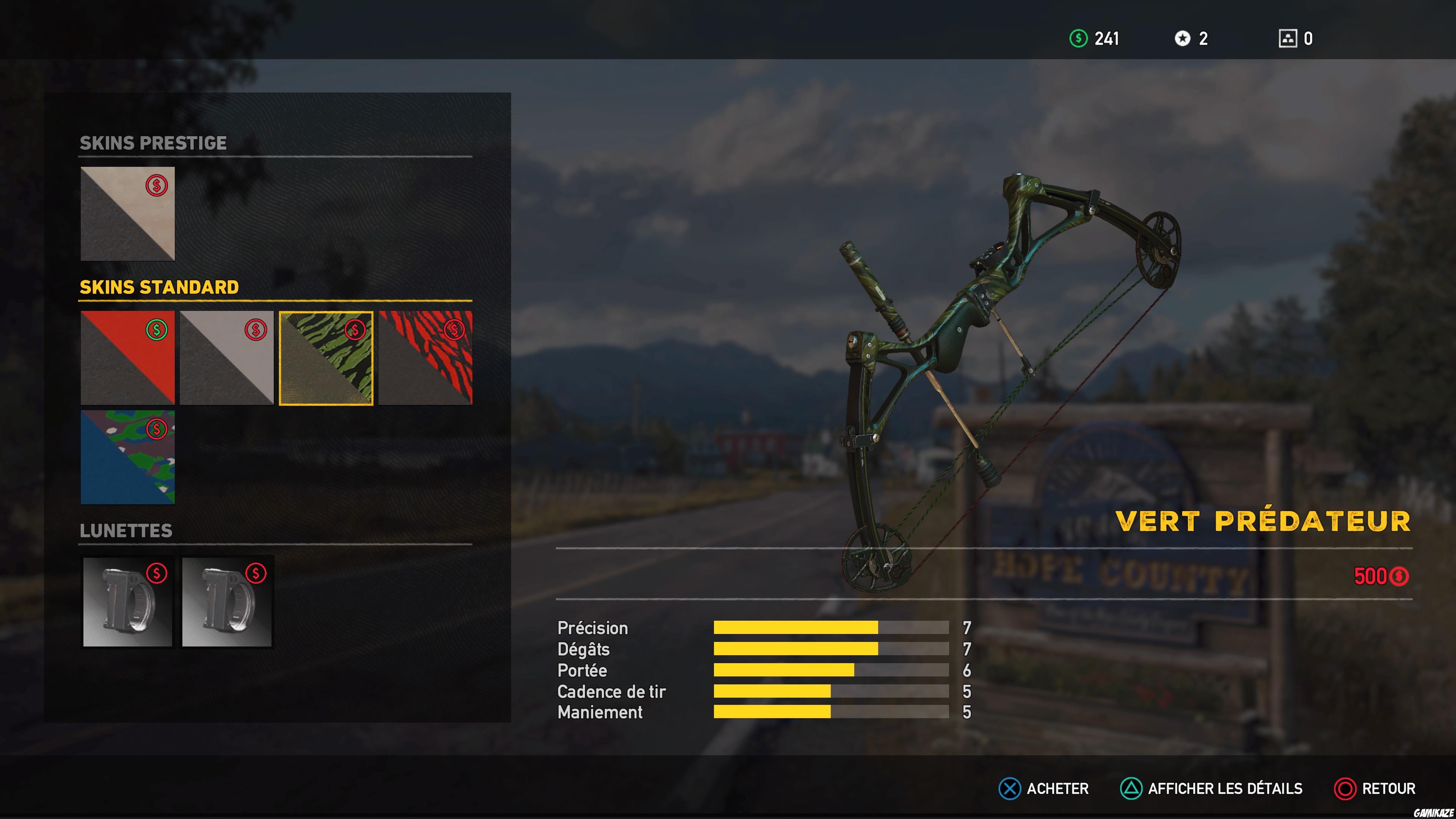
Task: Click the star counter showing 2
Action: coord(1190,38)
